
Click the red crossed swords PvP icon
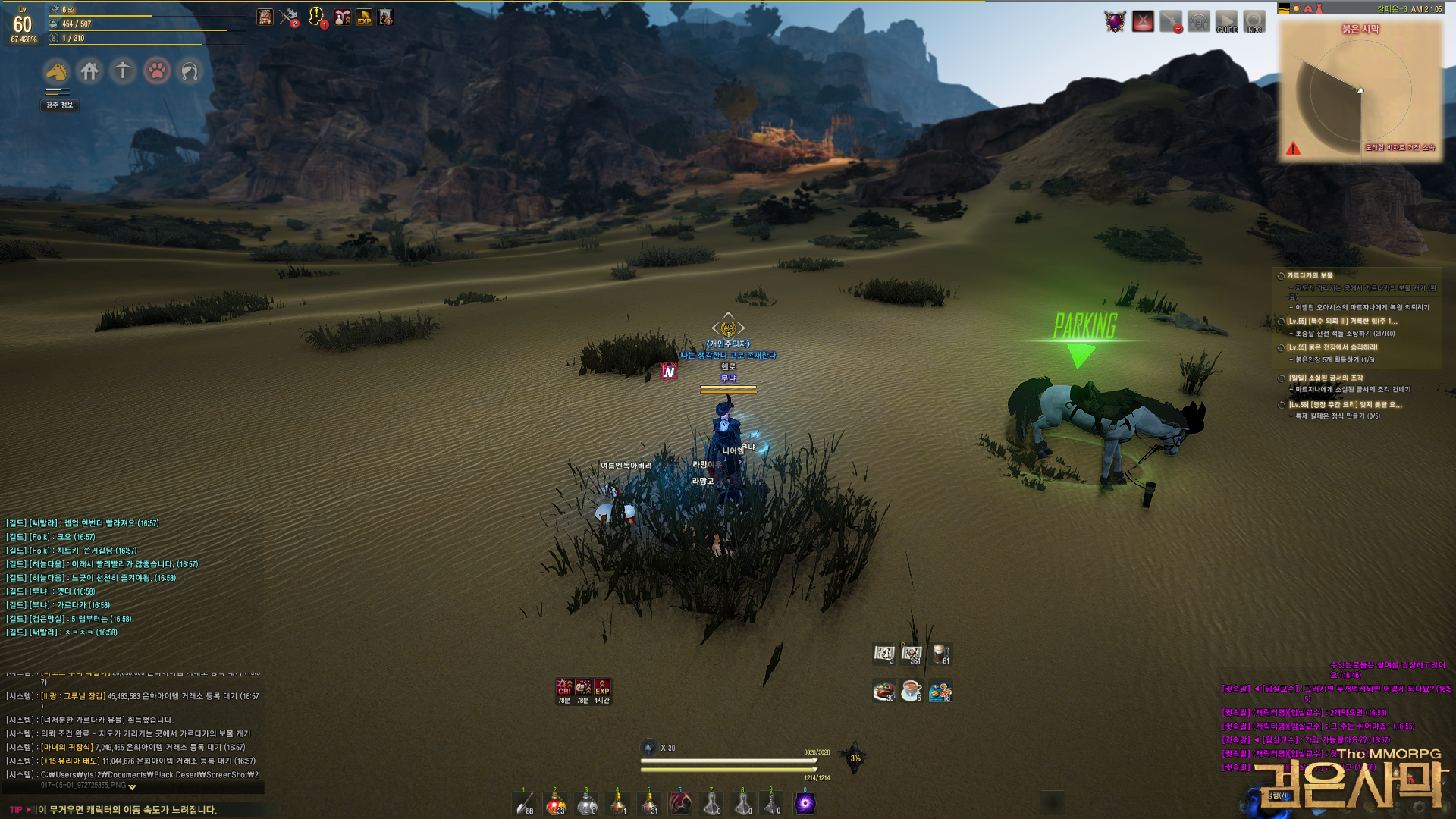[x=1143, y=21]
